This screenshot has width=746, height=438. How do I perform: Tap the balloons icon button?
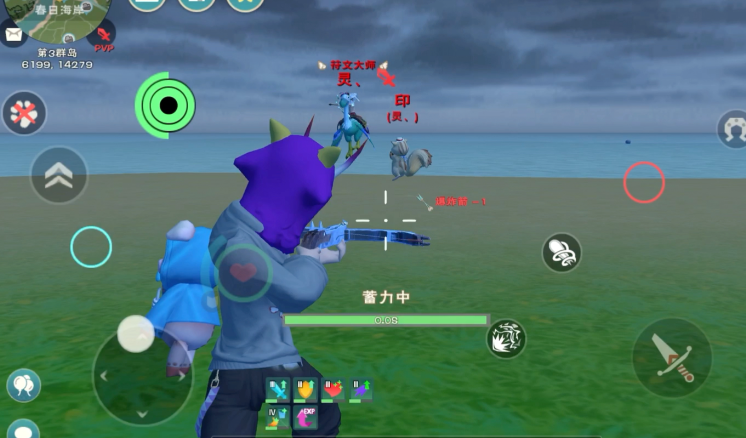coord(23,385)
